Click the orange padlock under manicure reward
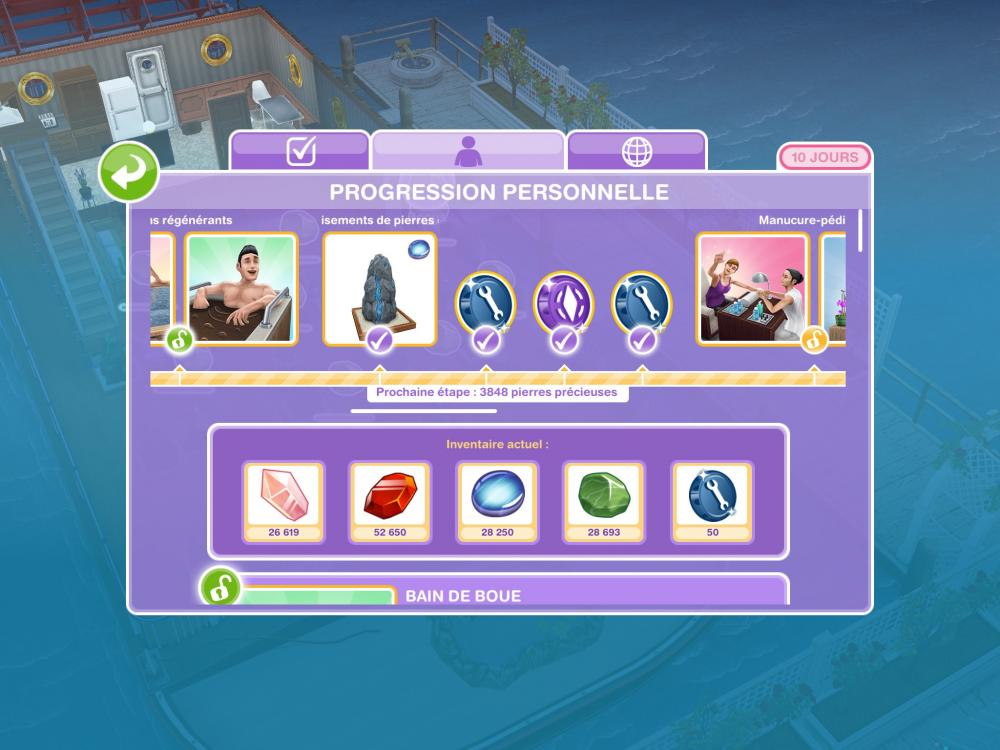 814,340
